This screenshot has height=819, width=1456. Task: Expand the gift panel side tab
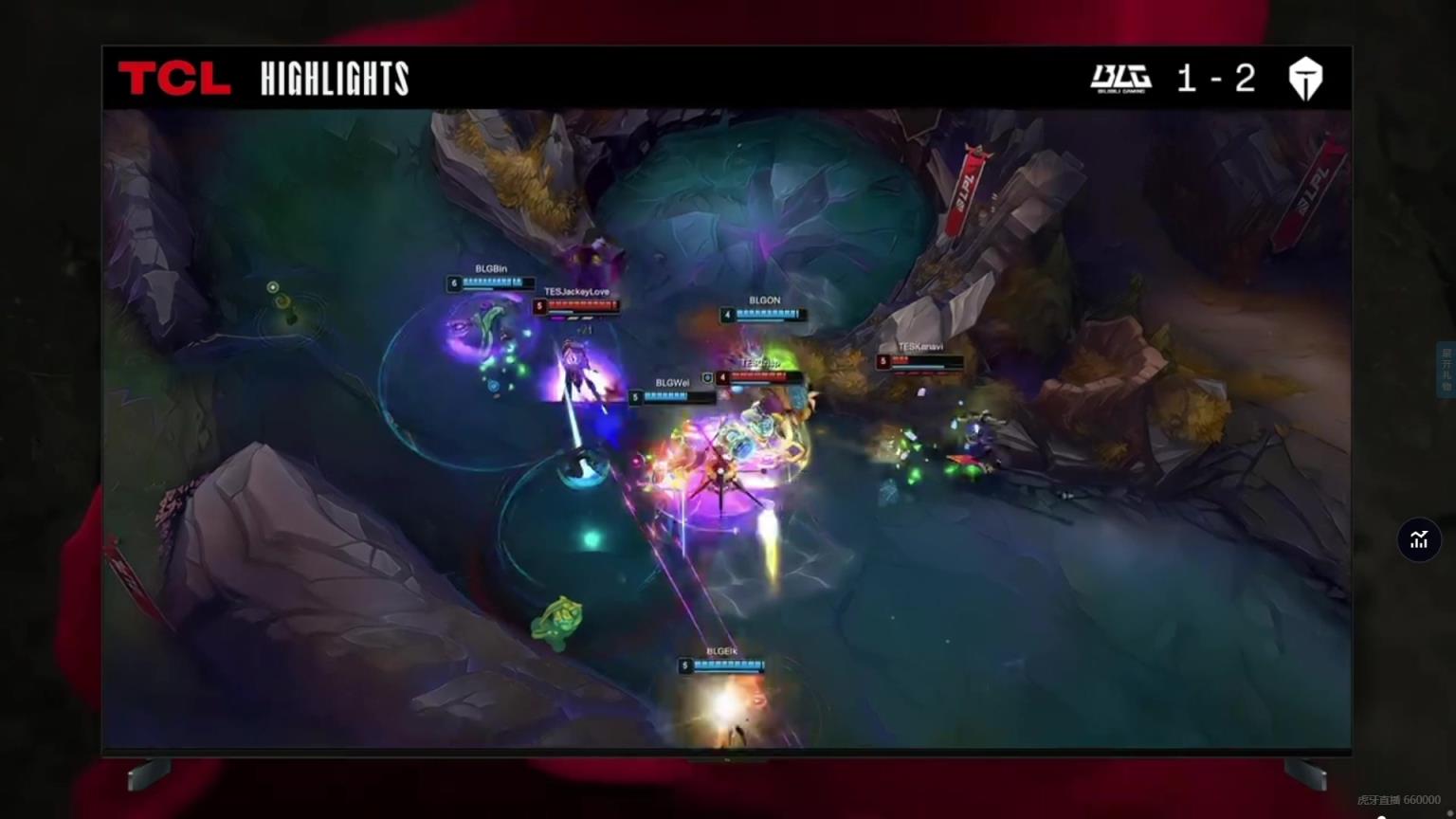(1447, 370)
